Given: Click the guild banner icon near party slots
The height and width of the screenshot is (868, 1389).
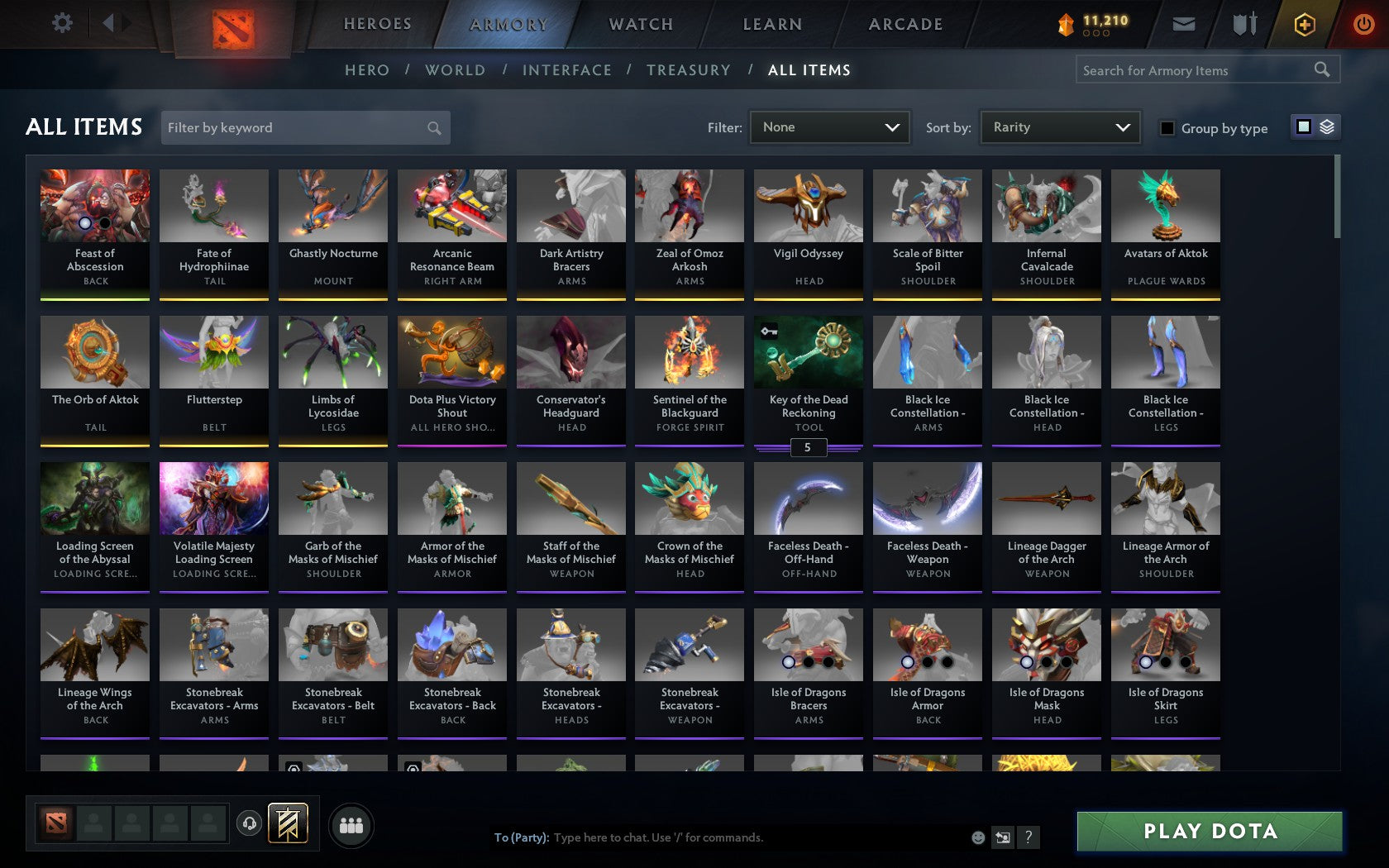Looking at the screenshot, I should 286,823.
